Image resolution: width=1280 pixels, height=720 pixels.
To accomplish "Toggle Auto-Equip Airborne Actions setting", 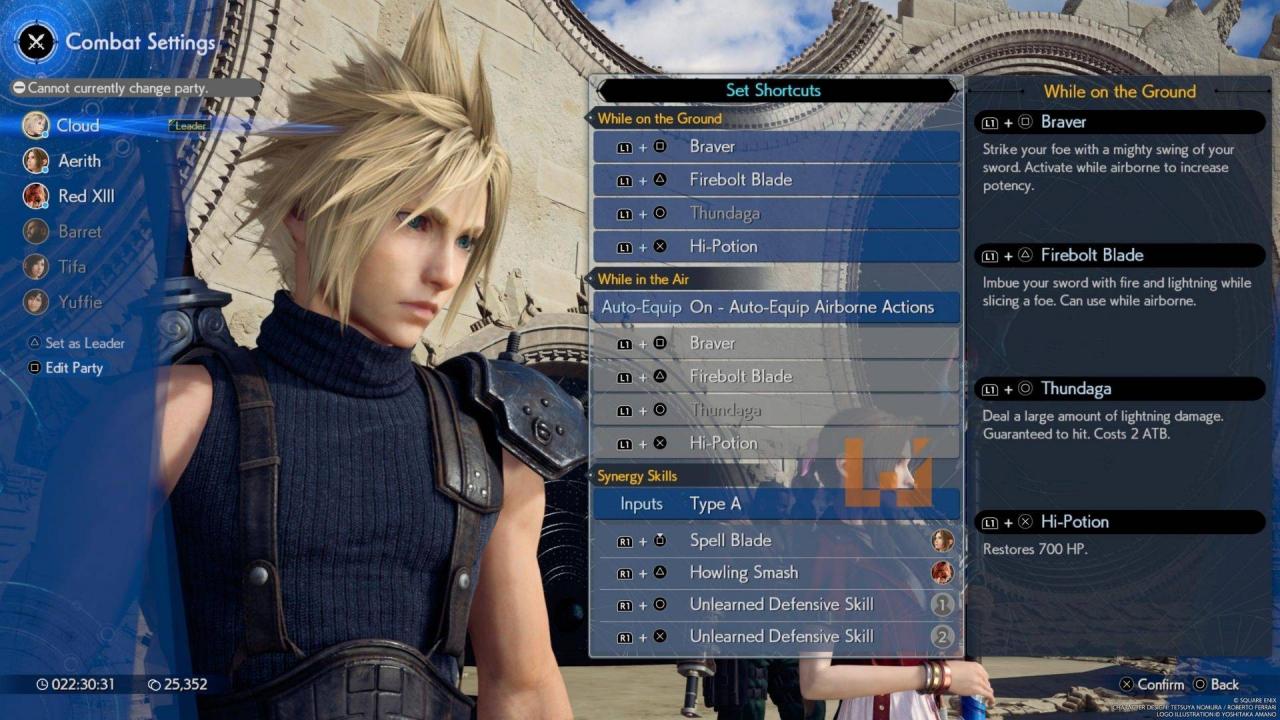I will (775, 307).
